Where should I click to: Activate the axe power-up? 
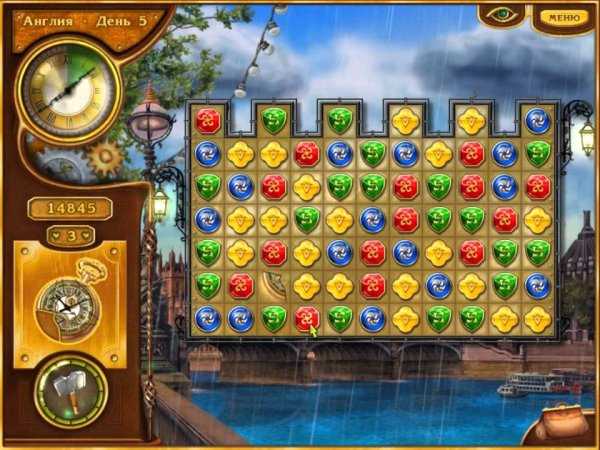[71, 386]
